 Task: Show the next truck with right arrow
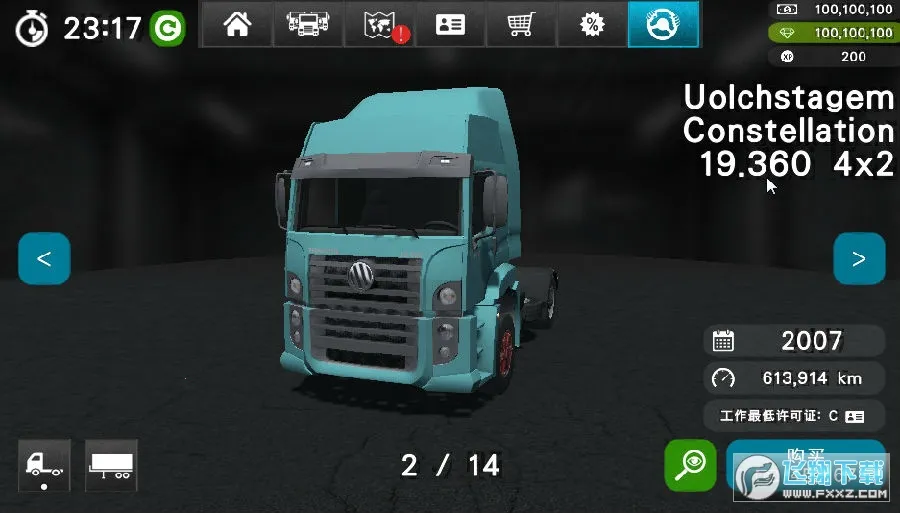[x=859, y=259]
